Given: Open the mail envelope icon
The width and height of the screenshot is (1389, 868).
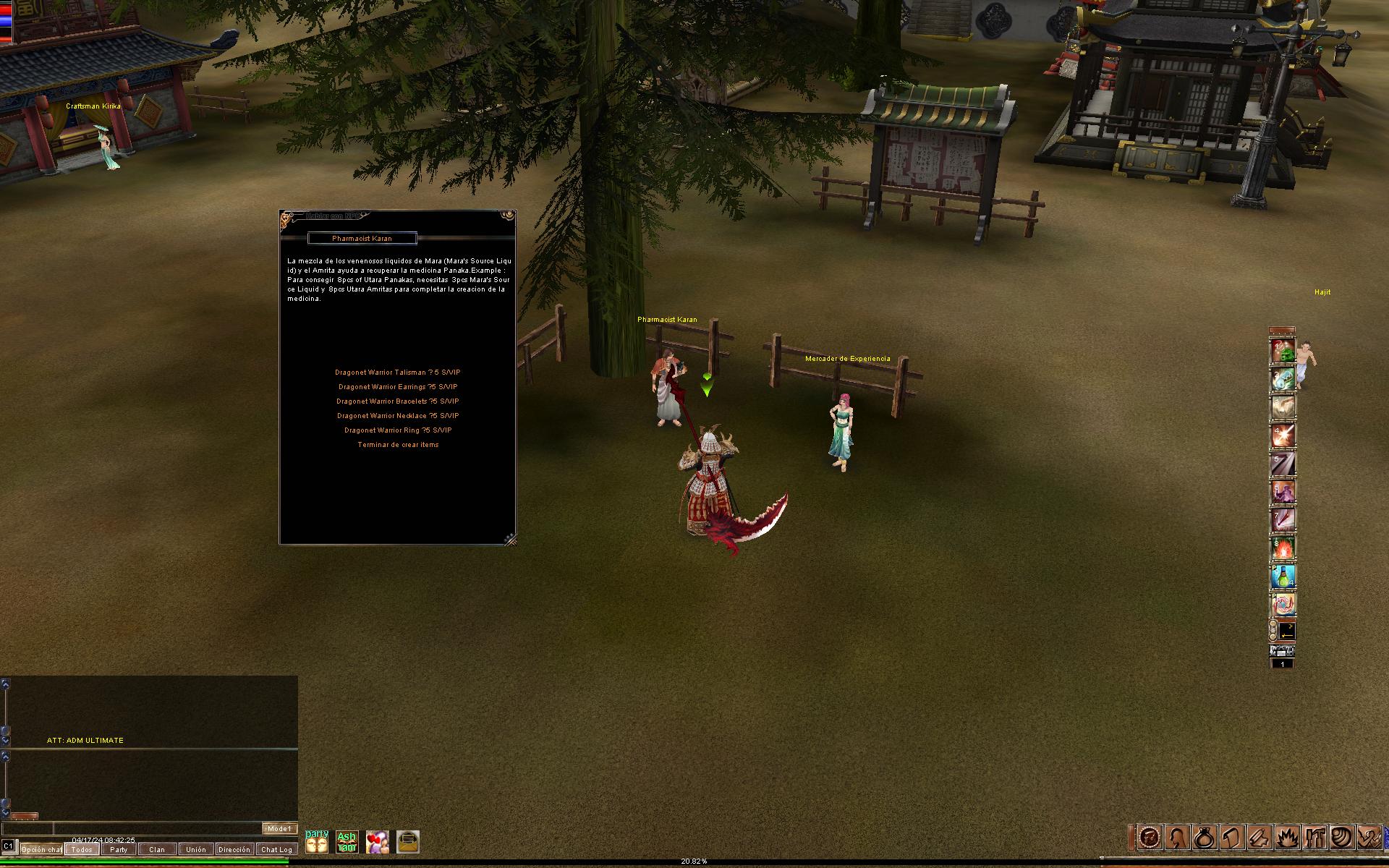Looking at the screenshot, I should coord(408,841).
